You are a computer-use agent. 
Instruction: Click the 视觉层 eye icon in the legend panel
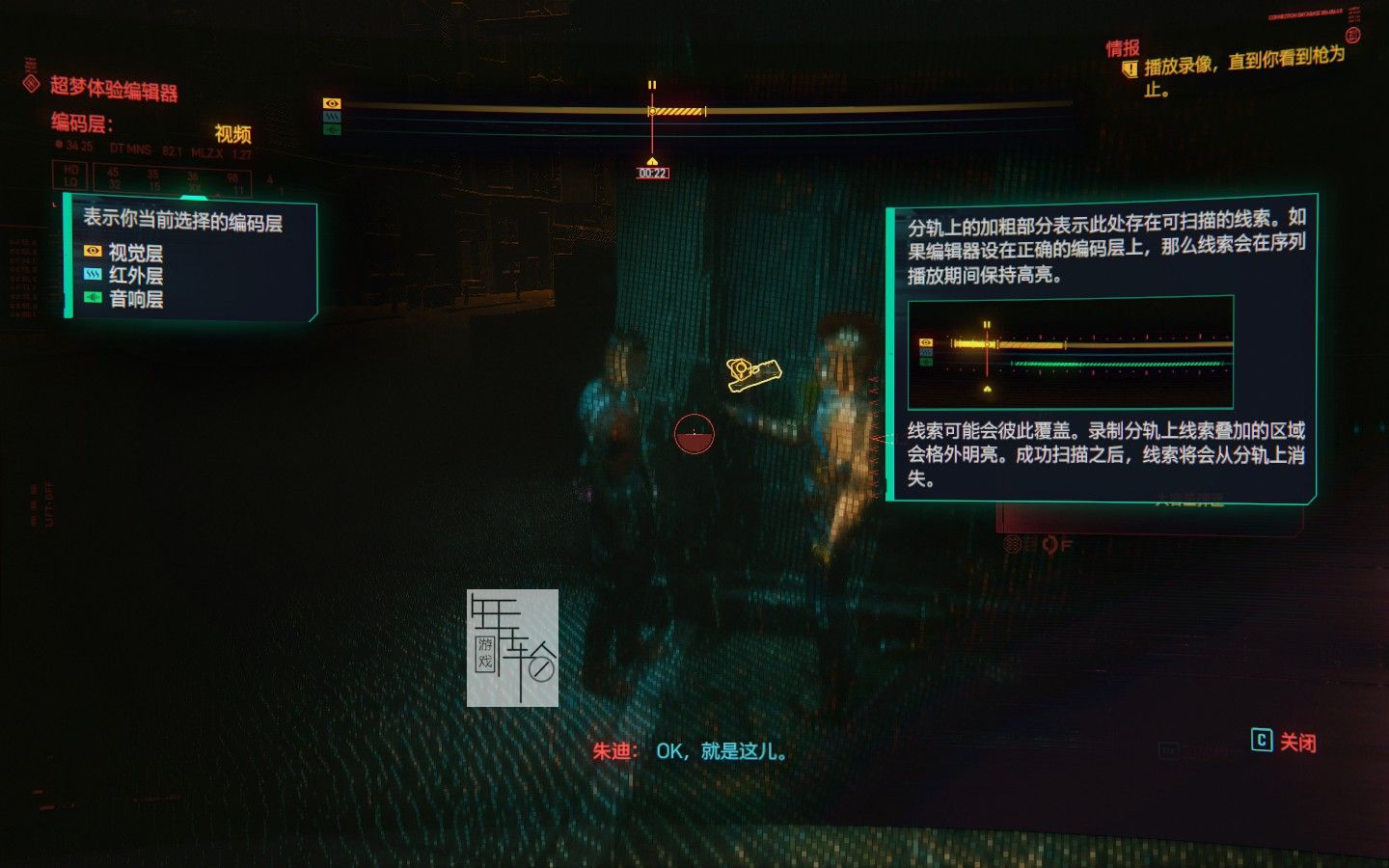[x=91, y=249]
